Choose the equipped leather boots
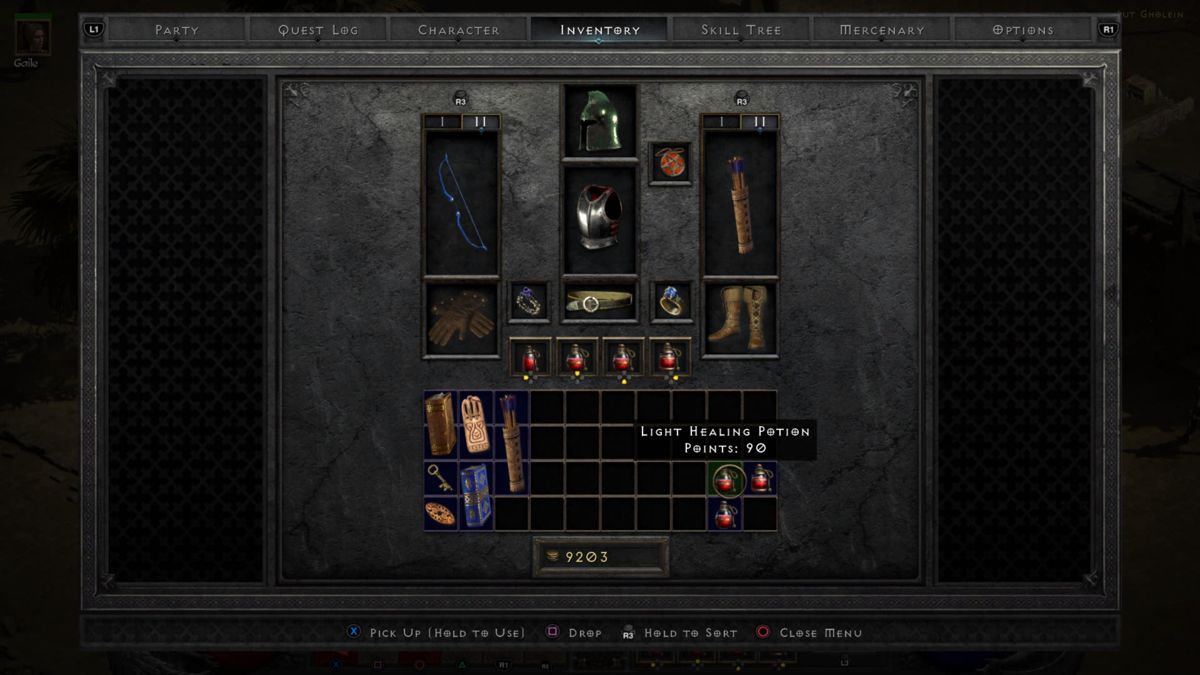This screenshot has height=675, width=1200. pyautogui.click(x=740, y=319)
